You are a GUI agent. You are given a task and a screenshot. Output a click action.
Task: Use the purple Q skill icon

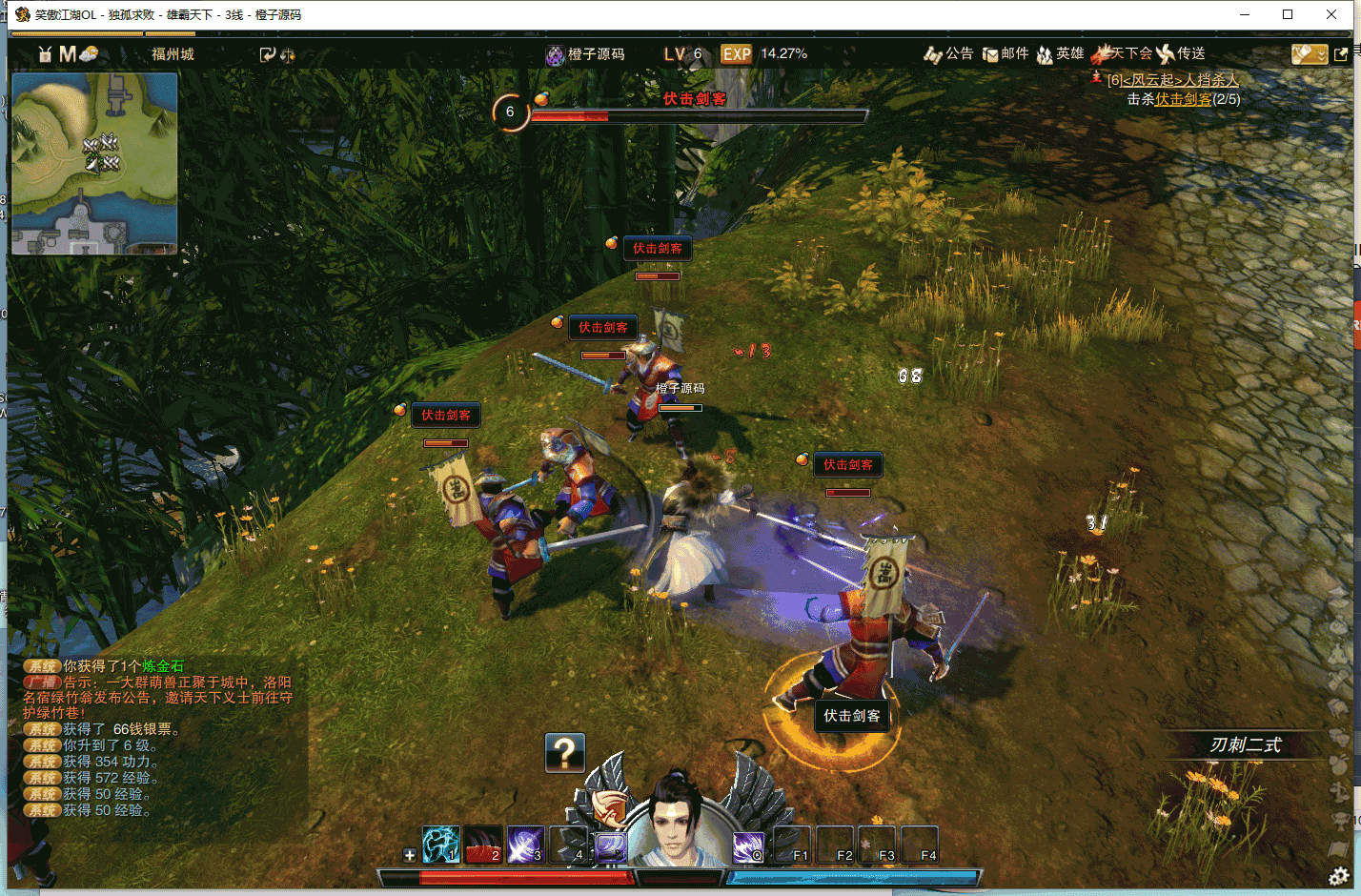(748, 845)
